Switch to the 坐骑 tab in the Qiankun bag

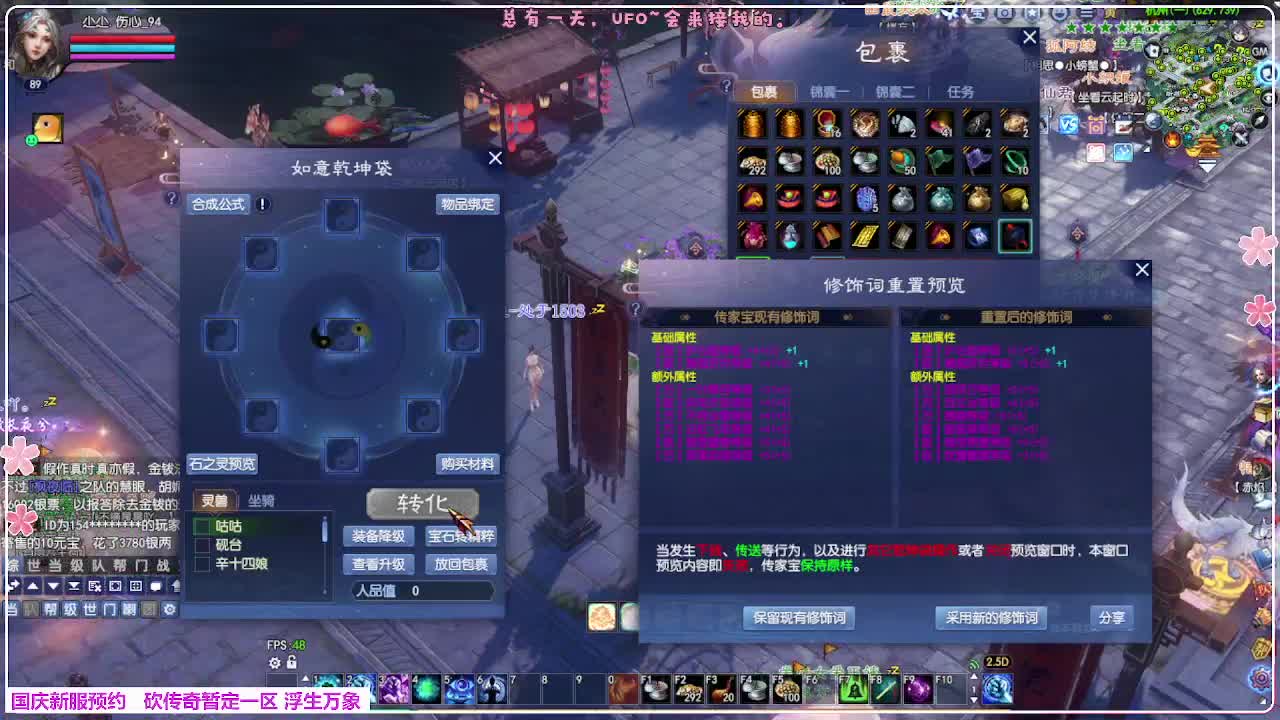click(x=261, y=500)
